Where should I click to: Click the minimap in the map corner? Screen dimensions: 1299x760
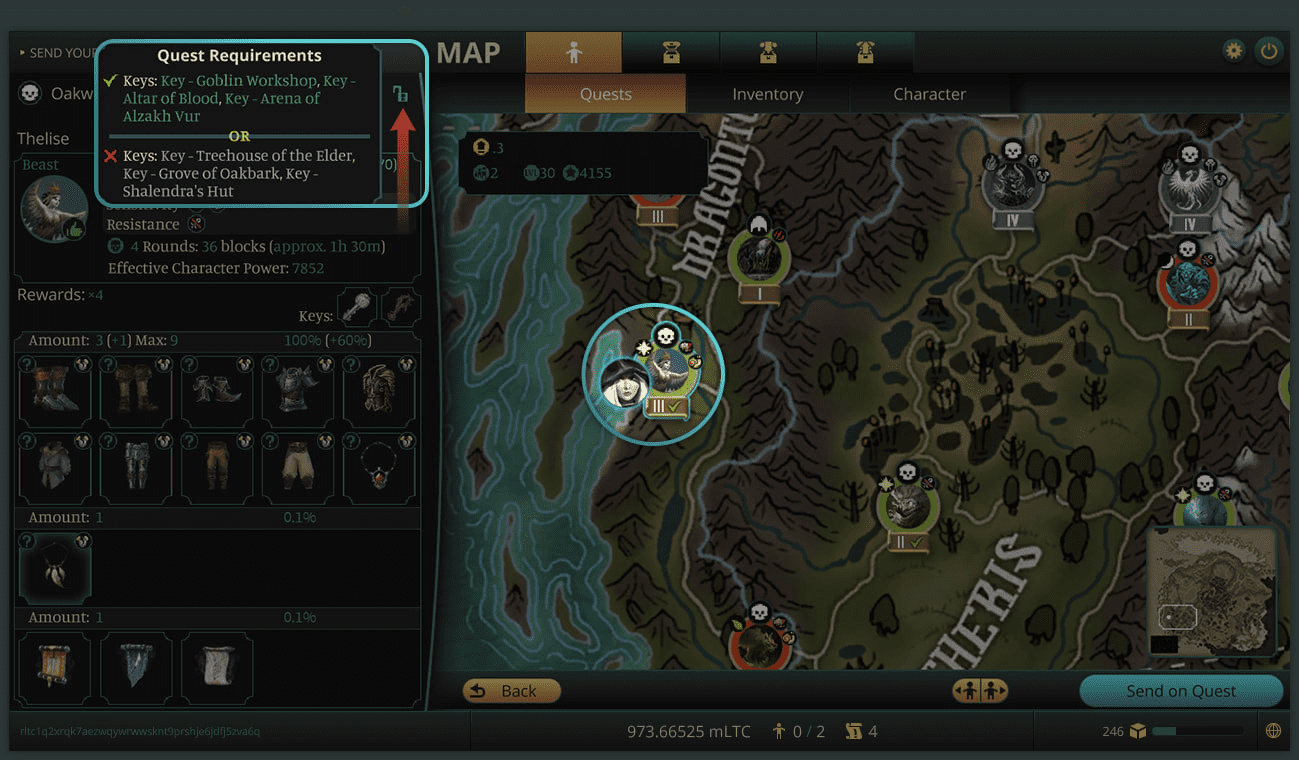(1210, 590)
